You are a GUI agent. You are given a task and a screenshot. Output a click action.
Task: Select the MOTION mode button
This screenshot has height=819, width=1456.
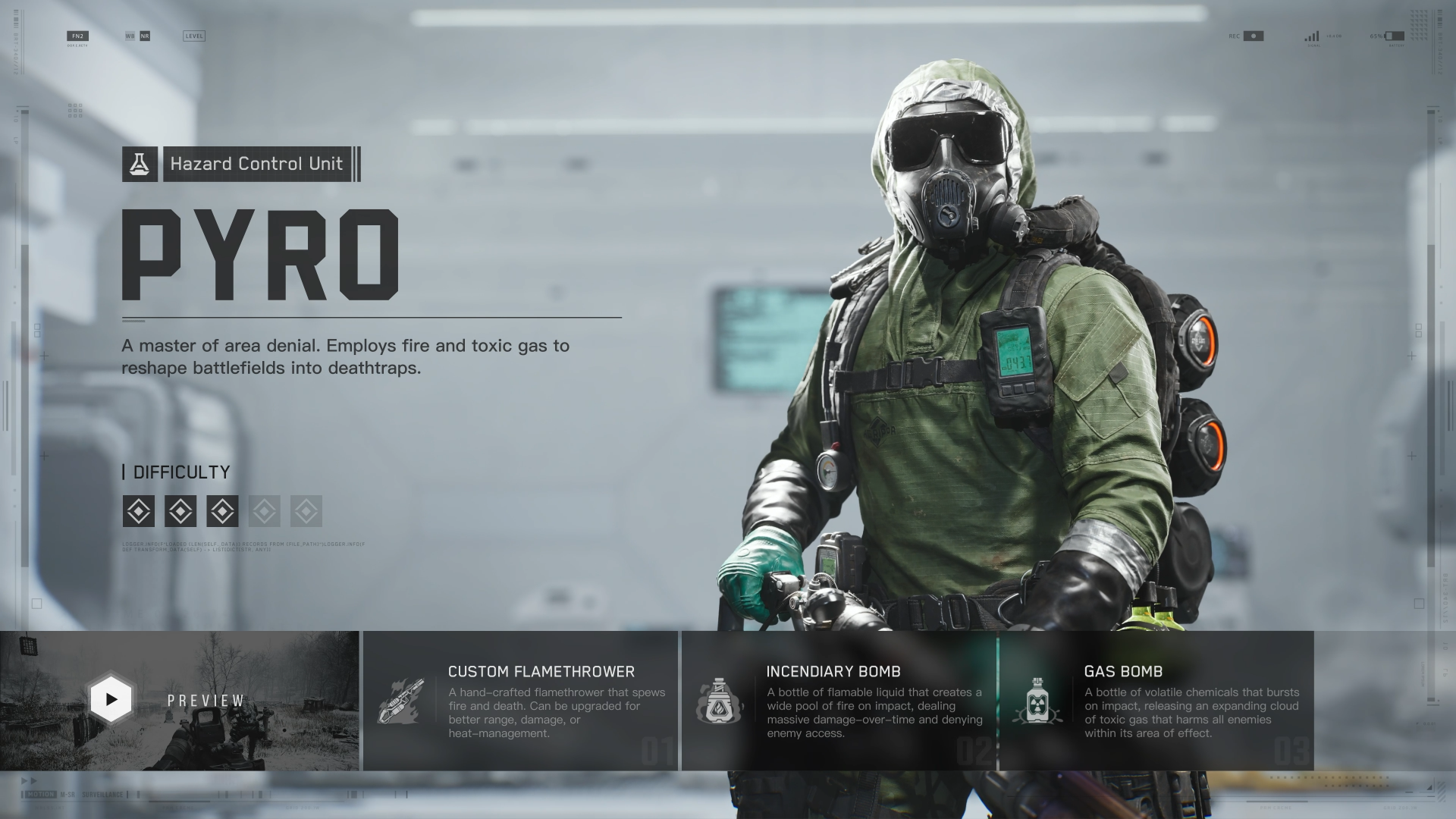[40, 794]
